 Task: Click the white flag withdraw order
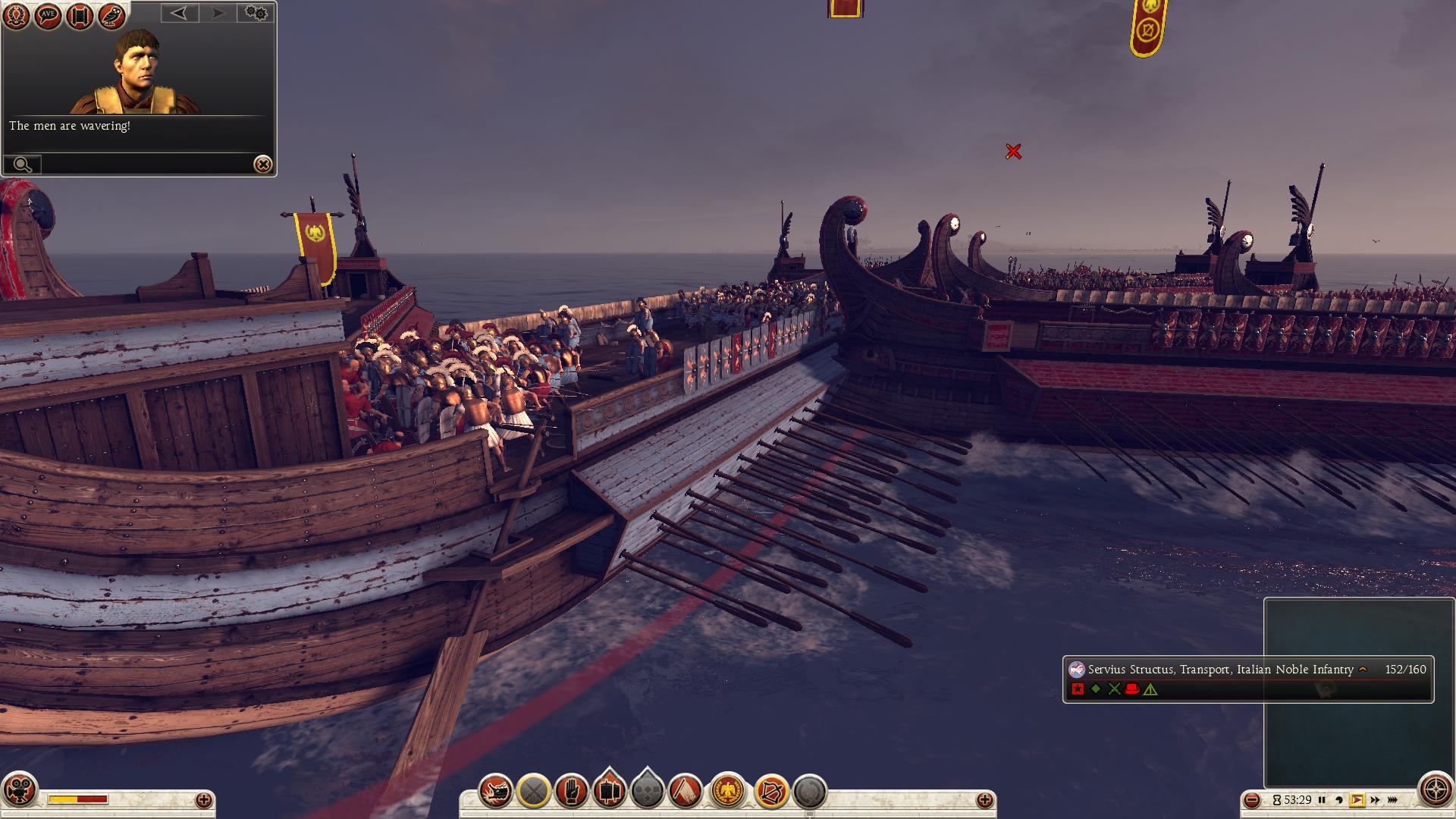(686, 792)
